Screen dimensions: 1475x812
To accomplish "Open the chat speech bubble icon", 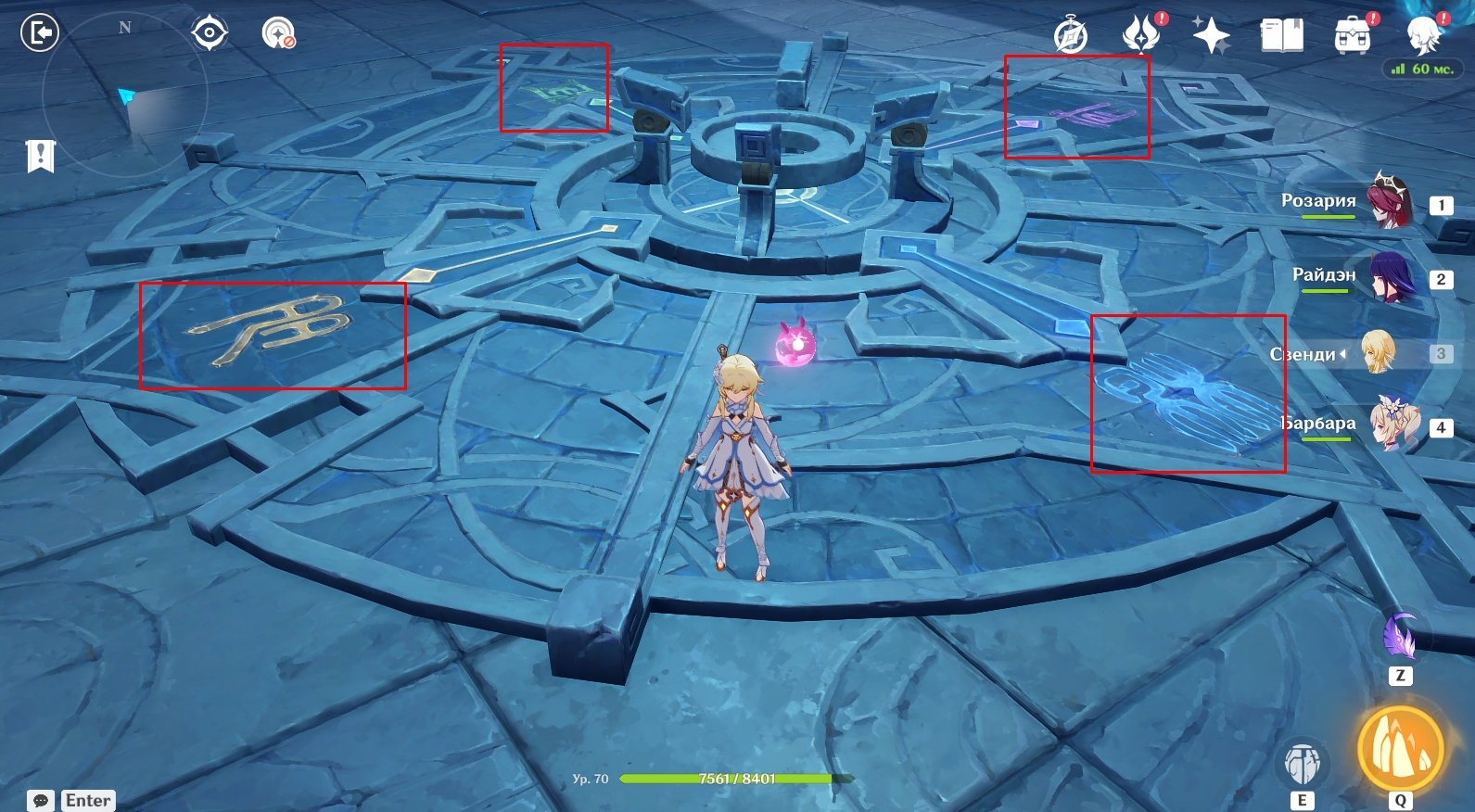I will click(41, 801).
